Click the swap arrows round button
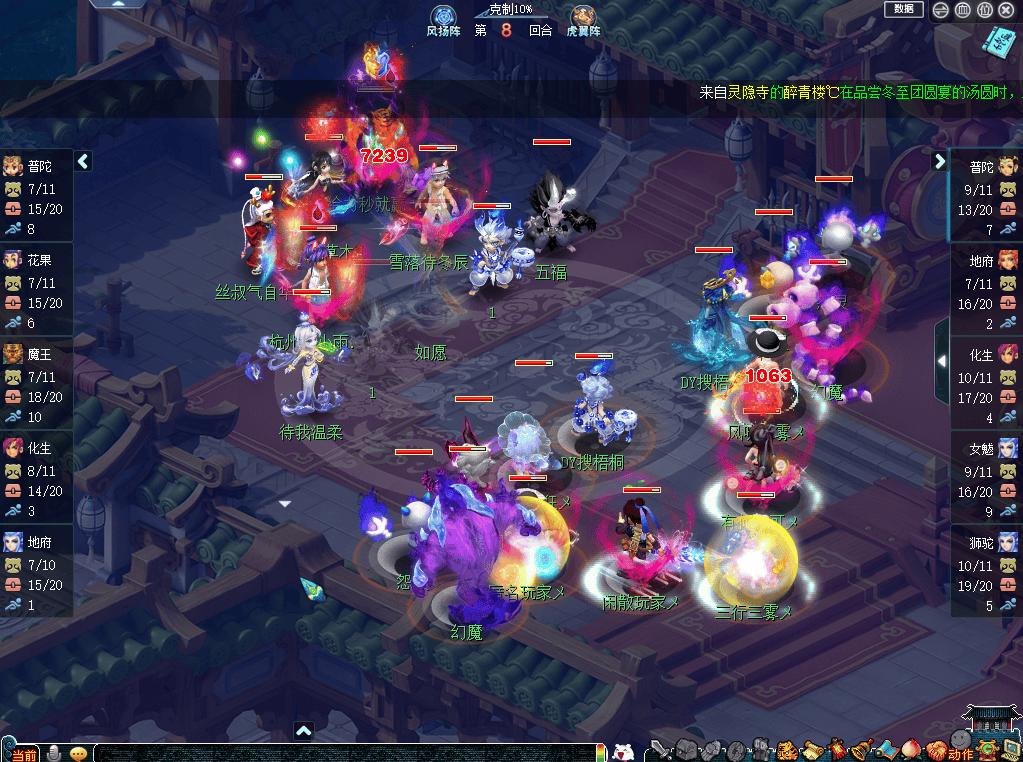 tap(941, 10)
